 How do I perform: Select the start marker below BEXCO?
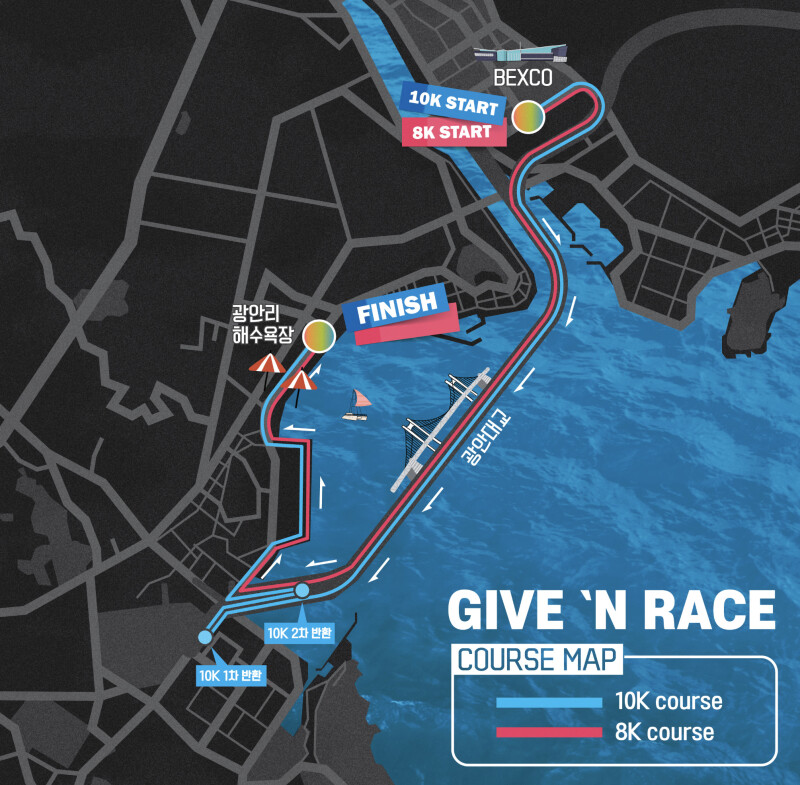click(x=528, y=117)
